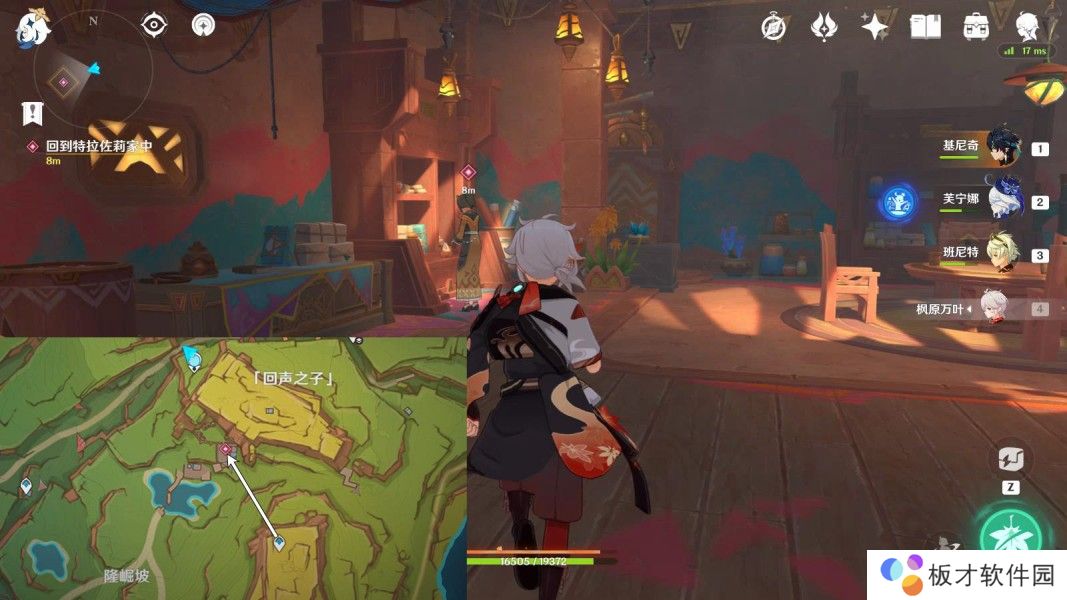
Task: Open the four-pointed star Wish icon
Action: tap(875, 27)
